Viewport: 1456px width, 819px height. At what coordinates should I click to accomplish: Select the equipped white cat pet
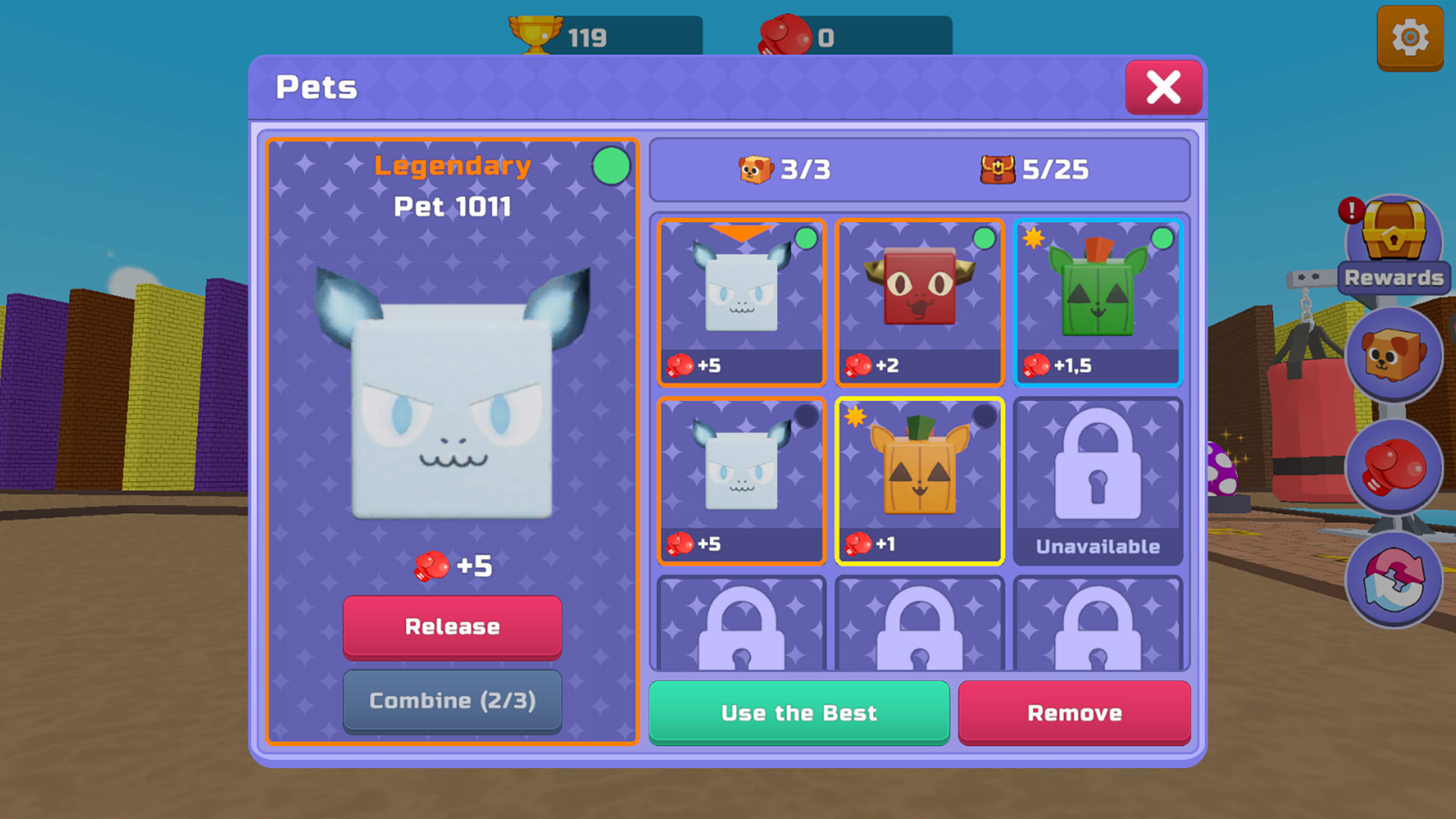(x=741, y=302)
